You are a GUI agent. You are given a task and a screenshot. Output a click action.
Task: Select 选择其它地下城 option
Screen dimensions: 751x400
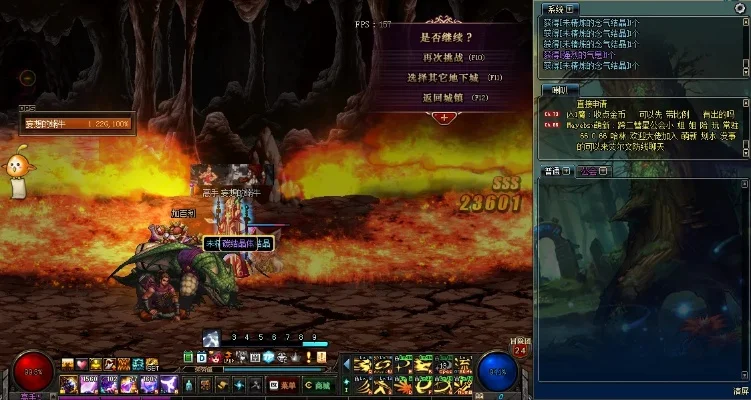point(443,78)
